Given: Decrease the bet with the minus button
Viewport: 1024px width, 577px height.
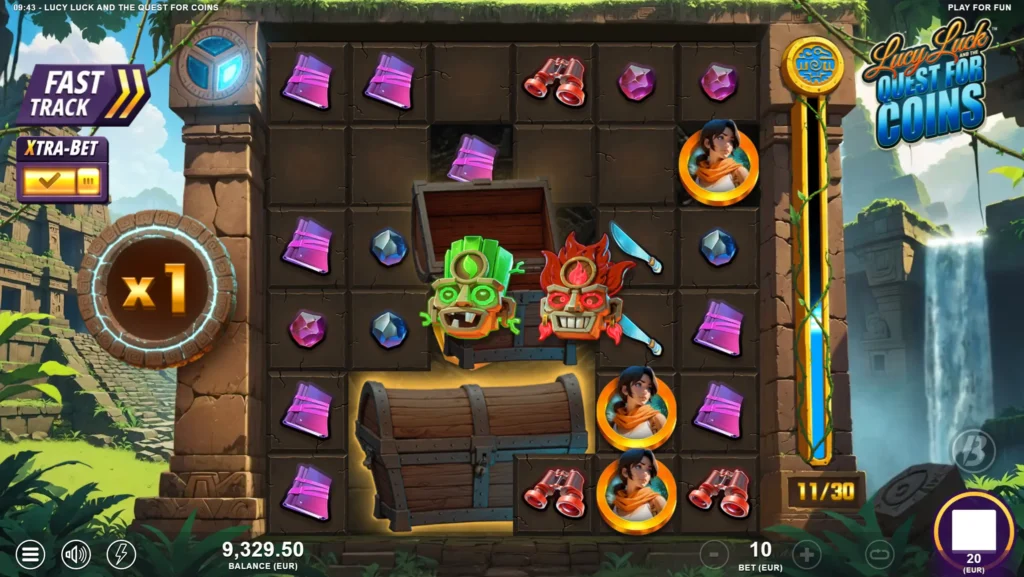Looking at the screenshot, I should pyautogui.click(x=714, y=553).
